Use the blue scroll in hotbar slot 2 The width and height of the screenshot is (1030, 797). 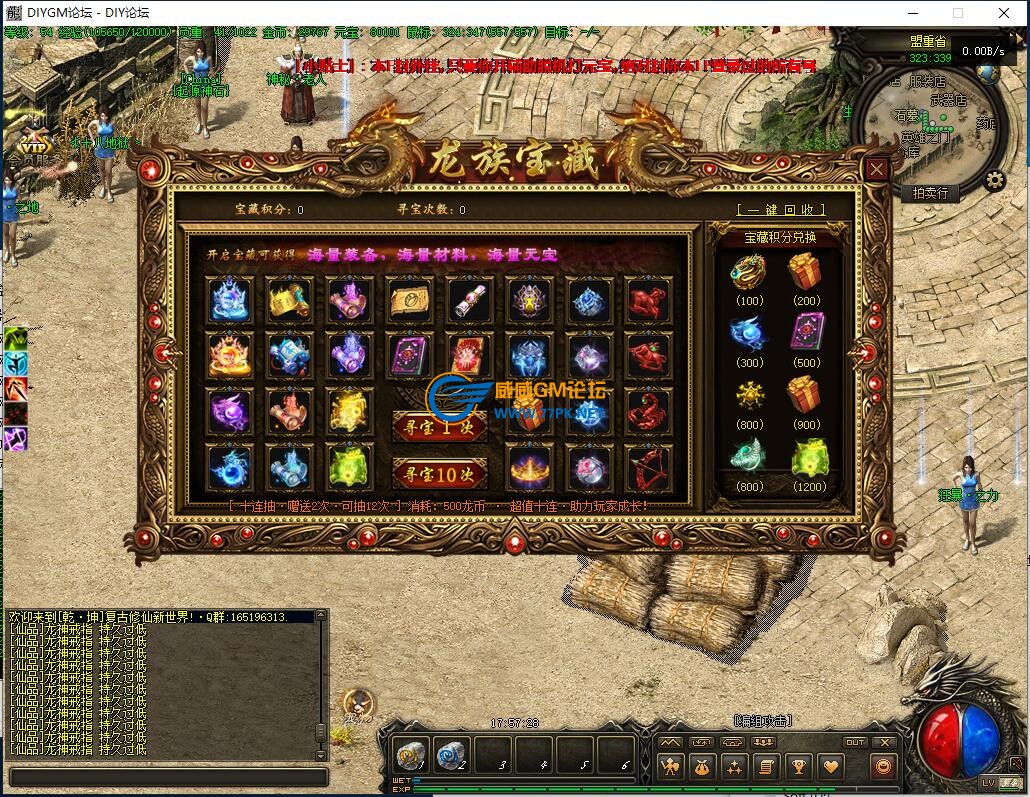[x=451, y=754]
